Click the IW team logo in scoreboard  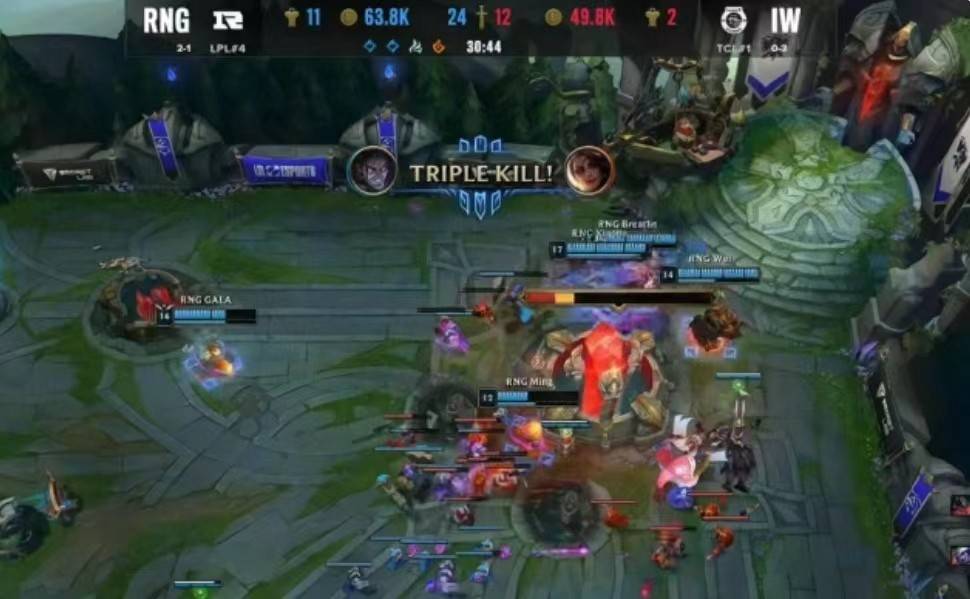point(733,19)
